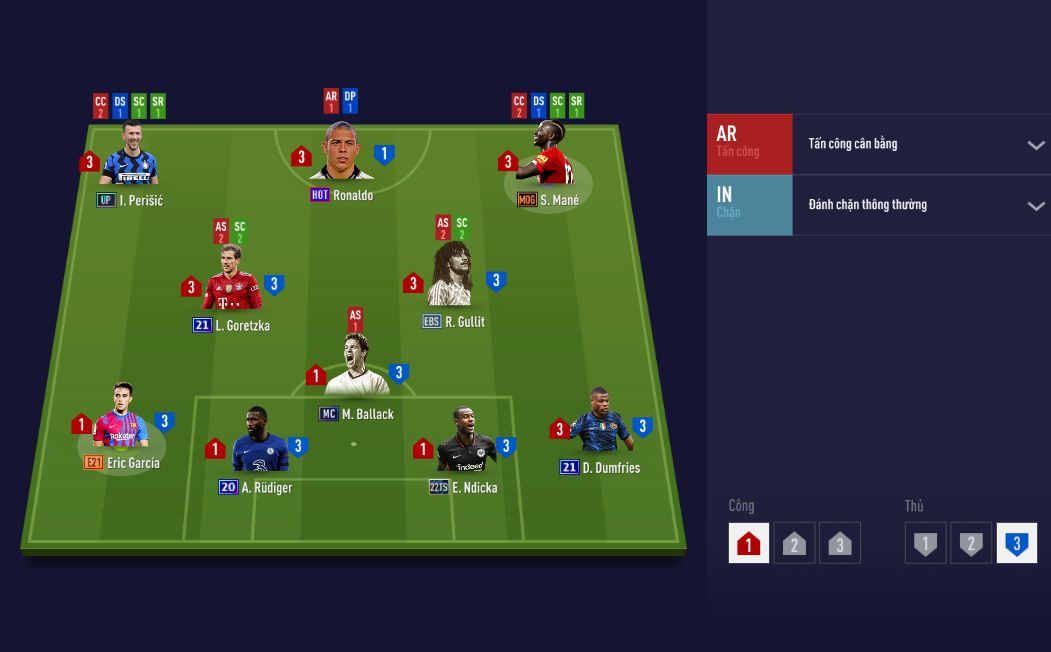Set attack level to 1 under Công
The width and height of the screenshot is (1051, 652).
tap(749, 544)
